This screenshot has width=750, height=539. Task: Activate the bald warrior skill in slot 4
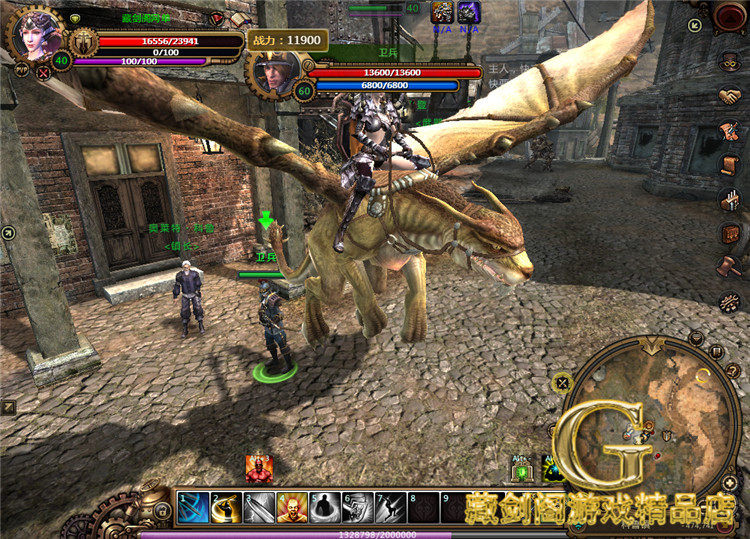tap(292, 507)
